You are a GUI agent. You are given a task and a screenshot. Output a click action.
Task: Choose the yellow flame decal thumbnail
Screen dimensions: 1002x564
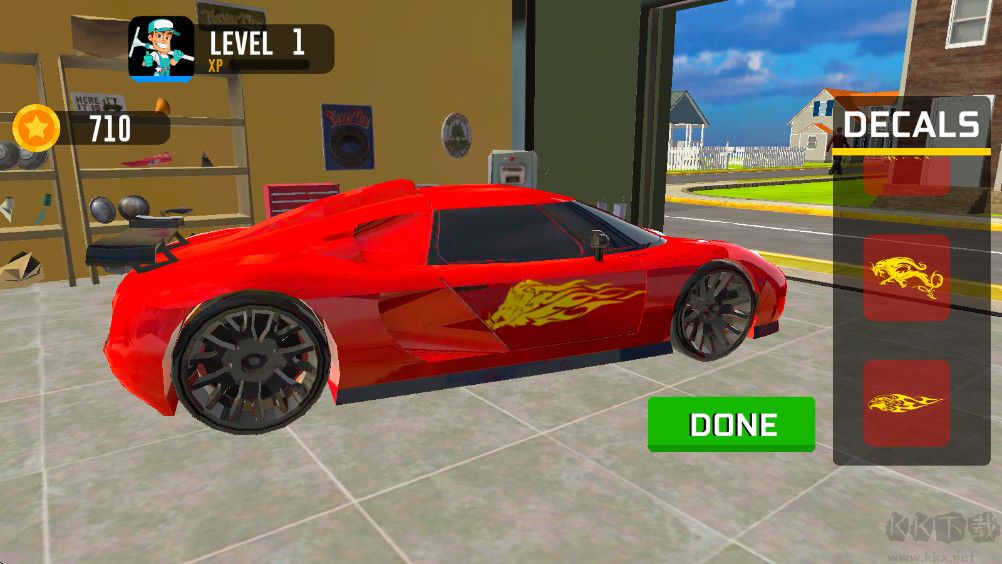pos(906,403)
